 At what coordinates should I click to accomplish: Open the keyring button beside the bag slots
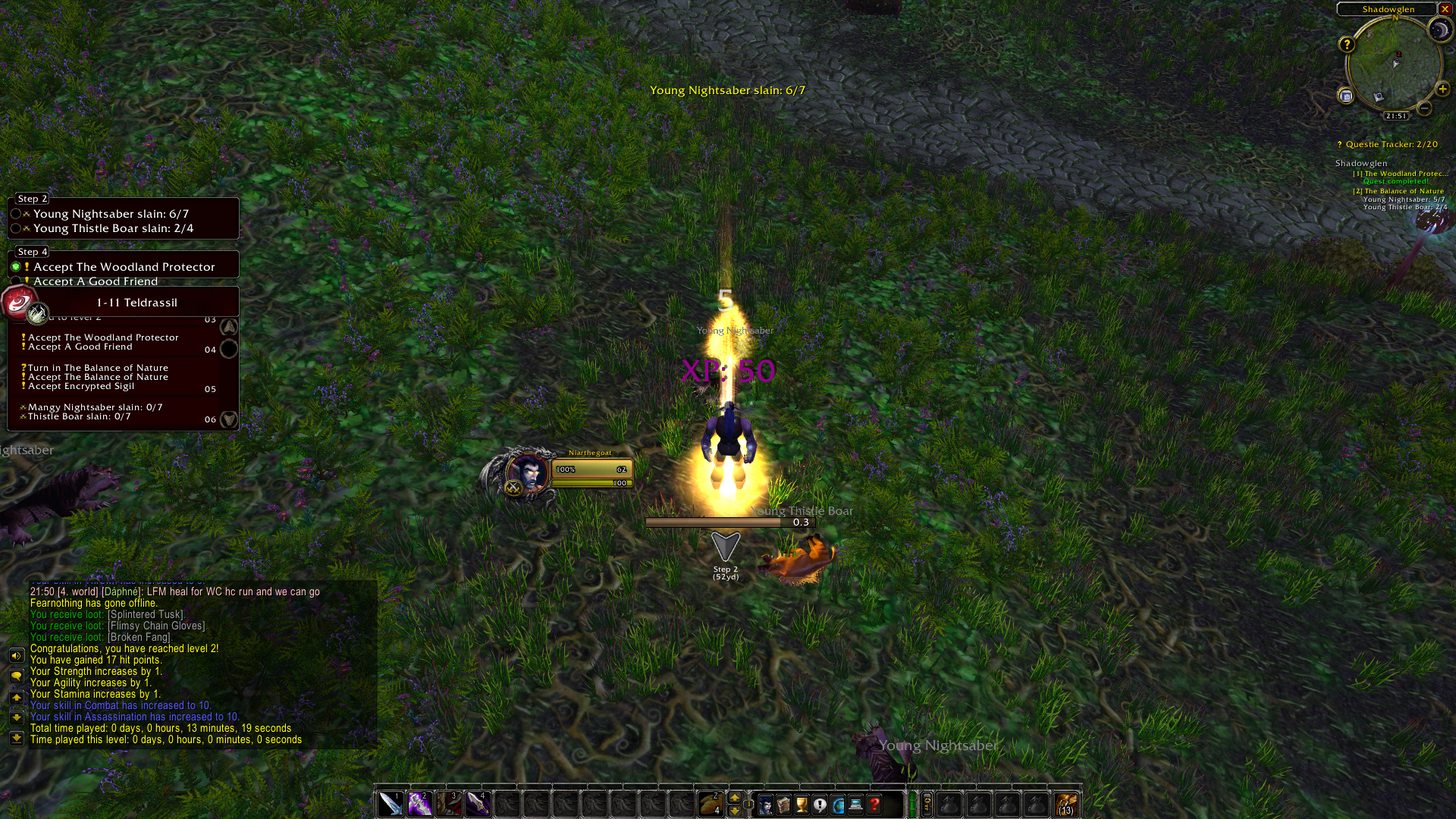pyautogui.click(x=927, y=804)
